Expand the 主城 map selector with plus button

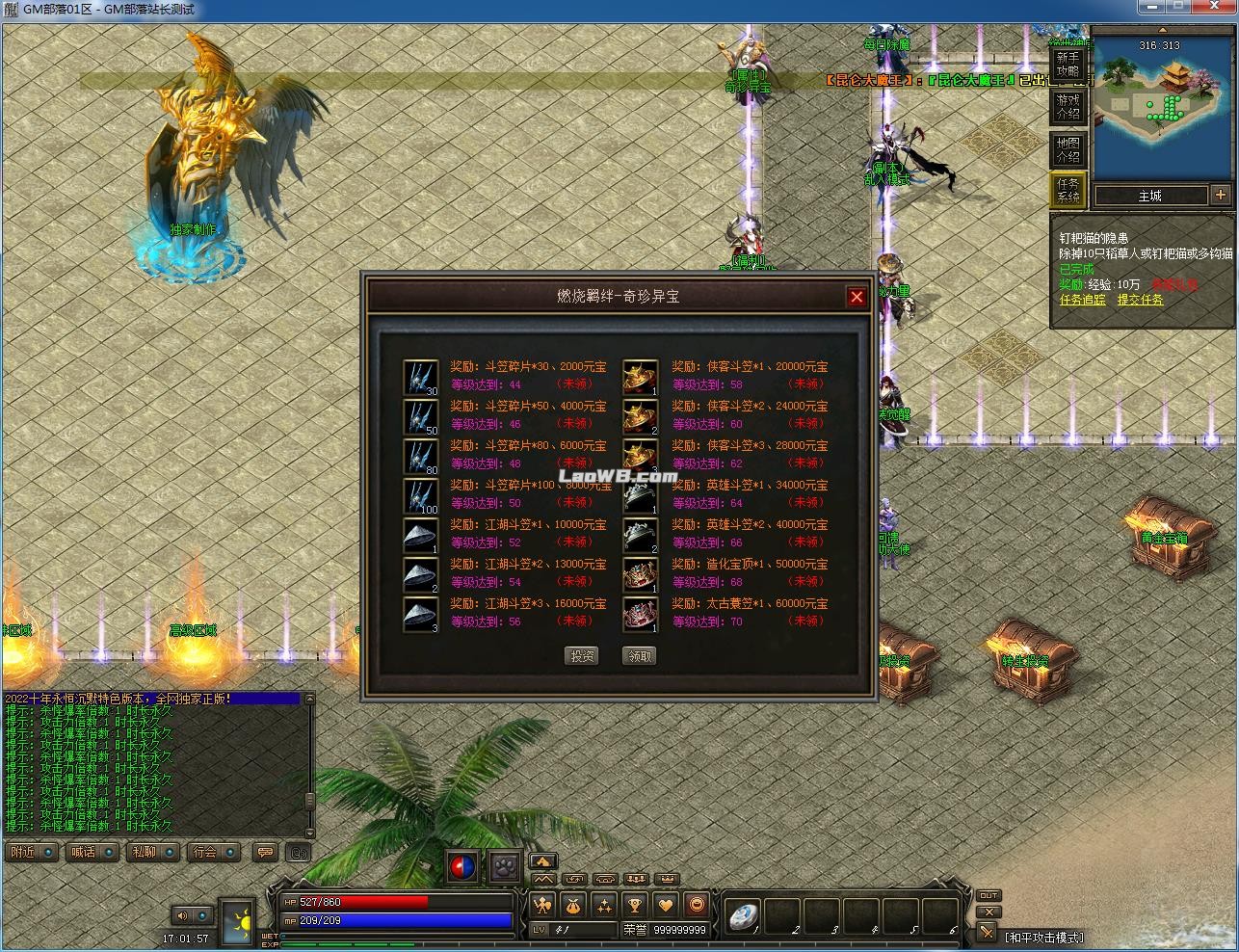(1220, 195)
